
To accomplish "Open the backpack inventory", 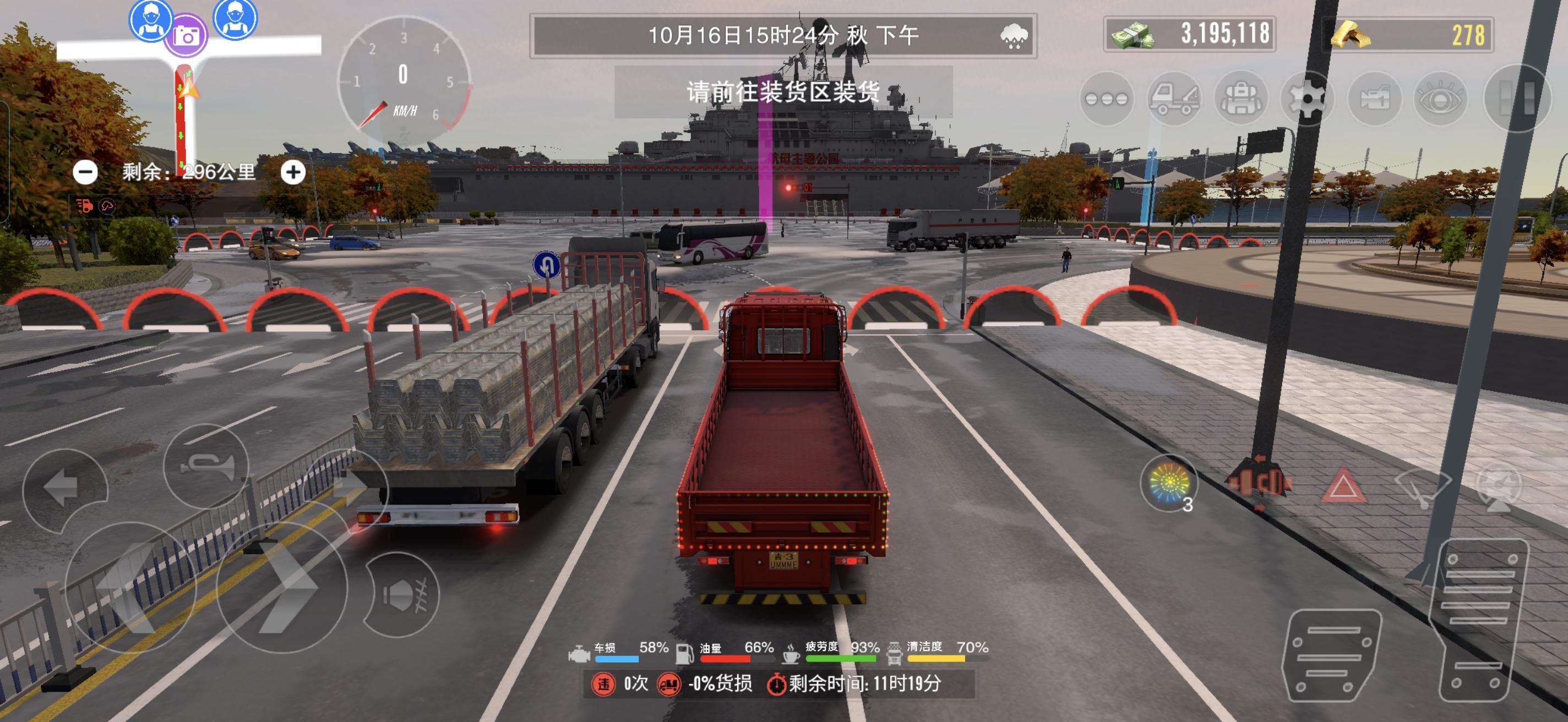I will [x=1240, y=99].
